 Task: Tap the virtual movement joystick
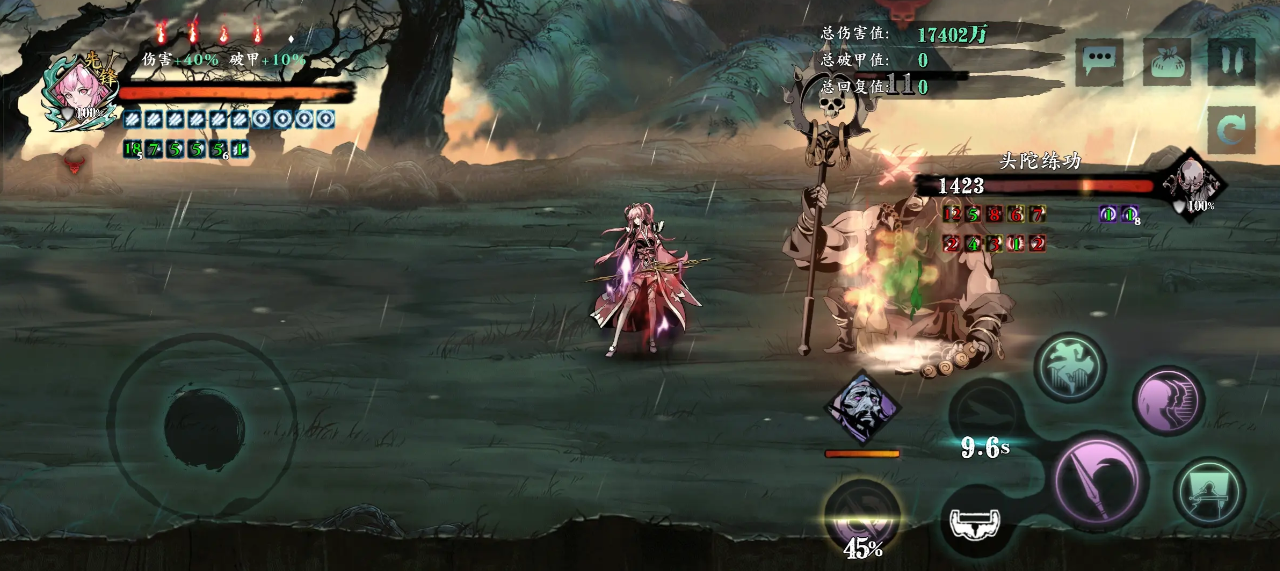pyautogui.click(x=203, y=426)
